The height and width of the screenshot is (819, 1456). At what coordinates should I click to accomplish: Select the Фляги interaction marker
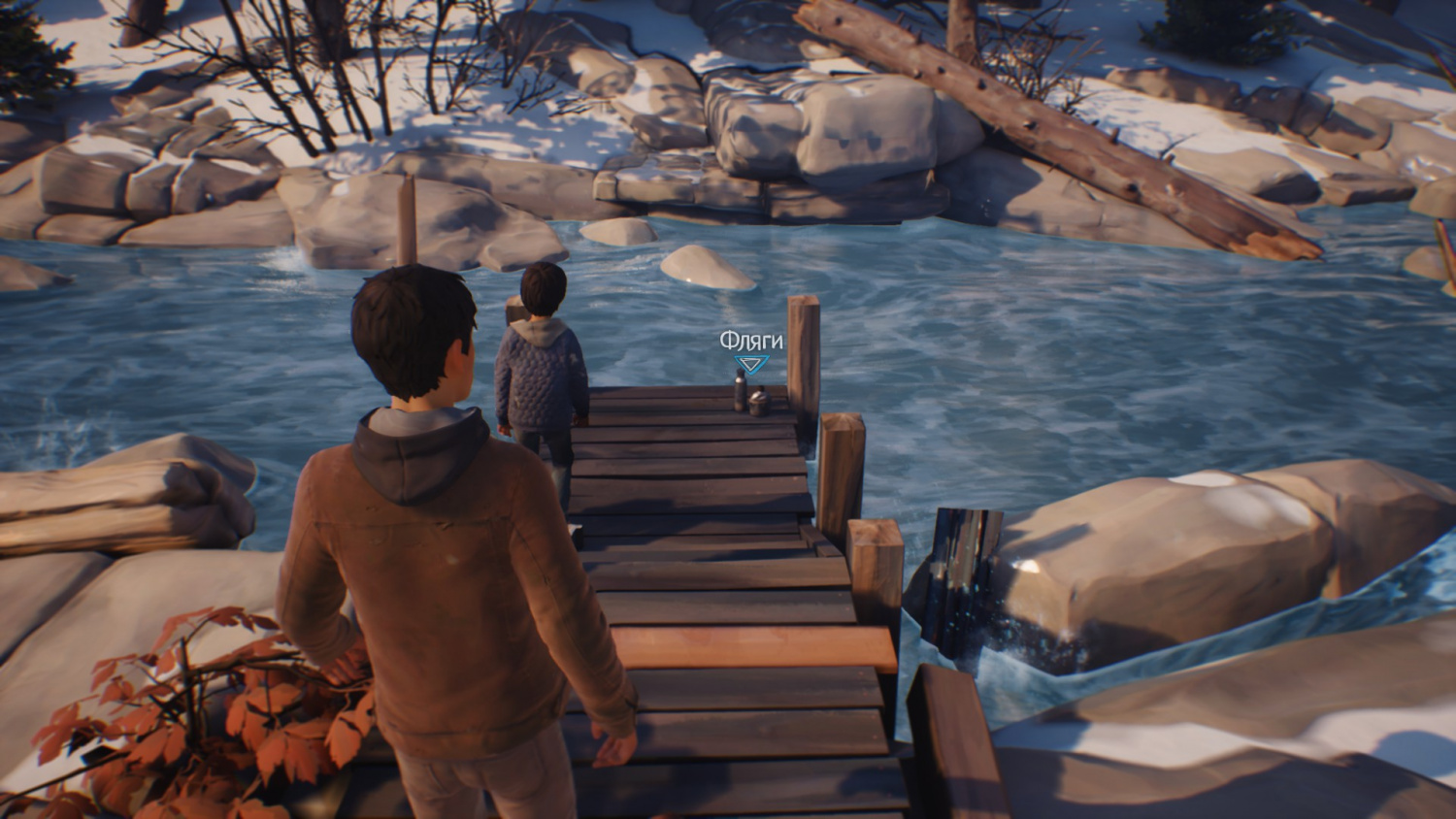750,364
